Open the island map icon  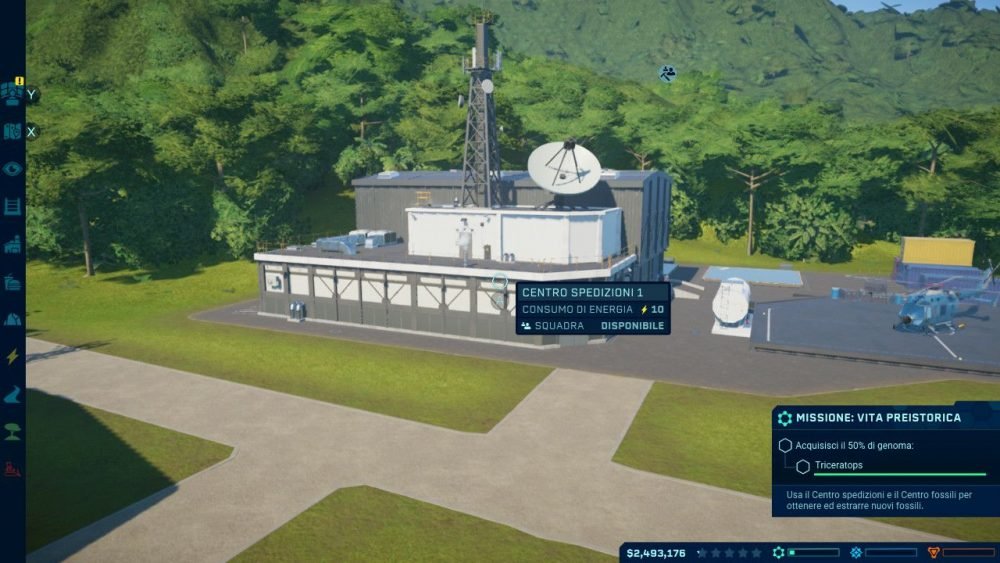12,131
